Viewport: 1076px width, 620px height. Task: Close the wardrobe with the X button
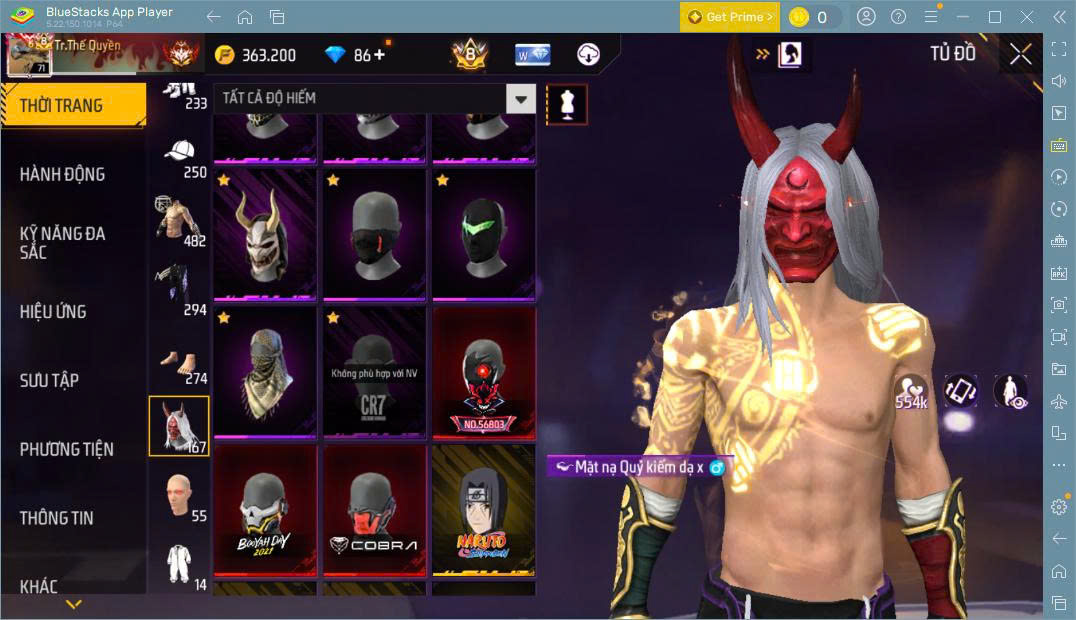point(1020,54)
